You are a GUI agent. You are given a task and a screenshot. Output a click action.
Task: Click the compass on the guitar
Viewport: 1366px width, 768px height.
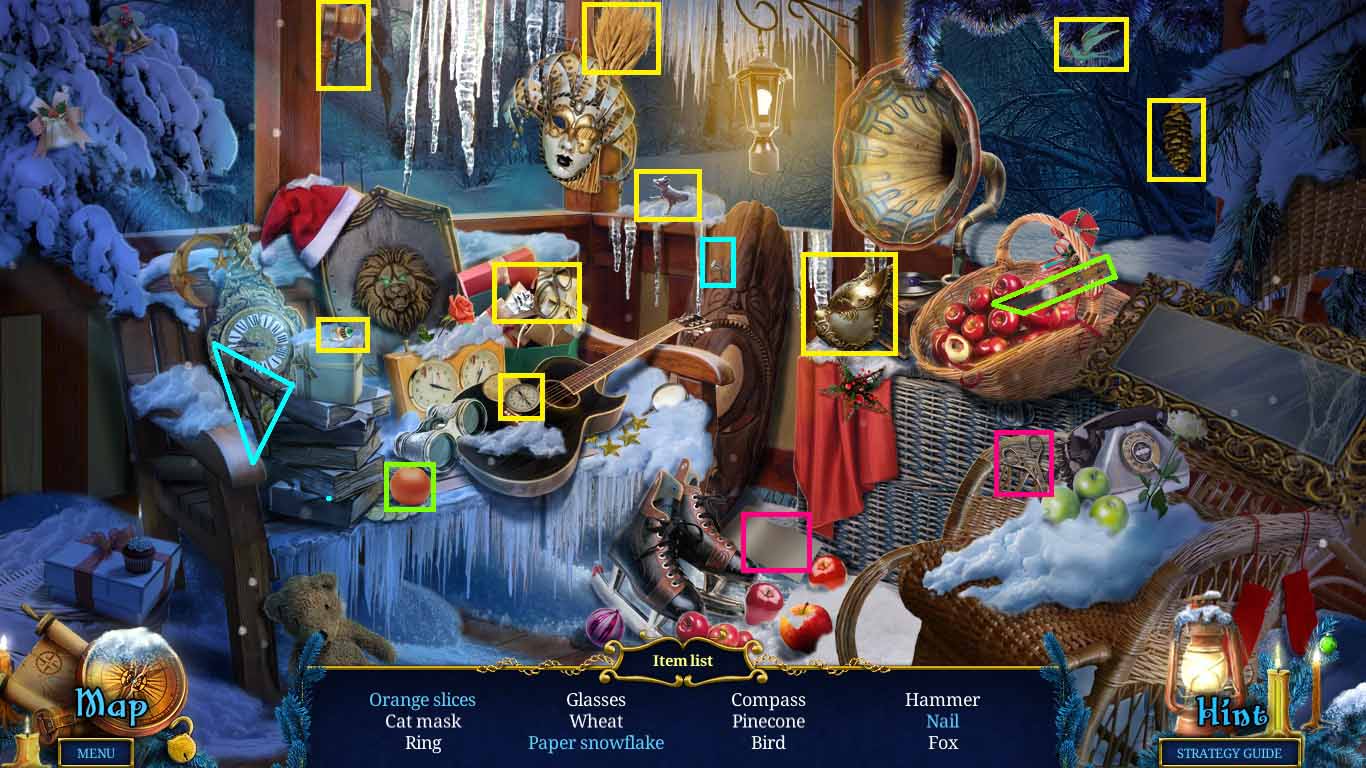[520, 397]
